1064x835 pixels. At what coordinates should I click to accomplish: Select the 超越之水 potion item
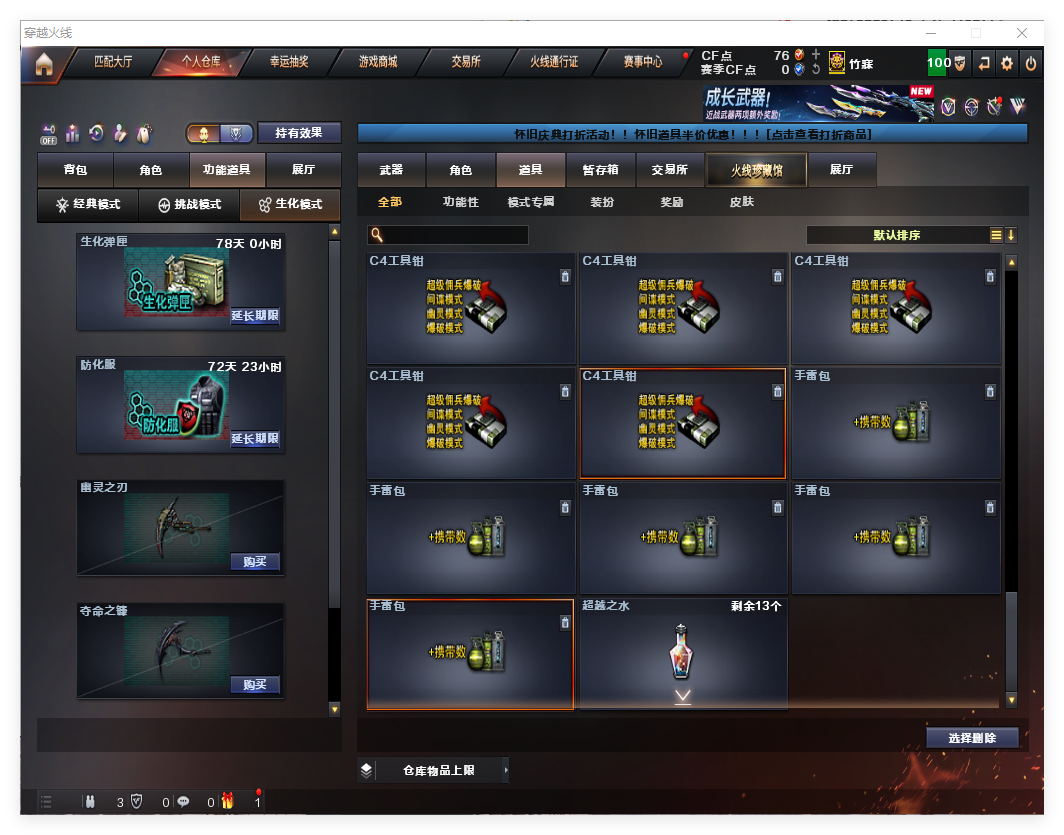[x=682, y=653]
